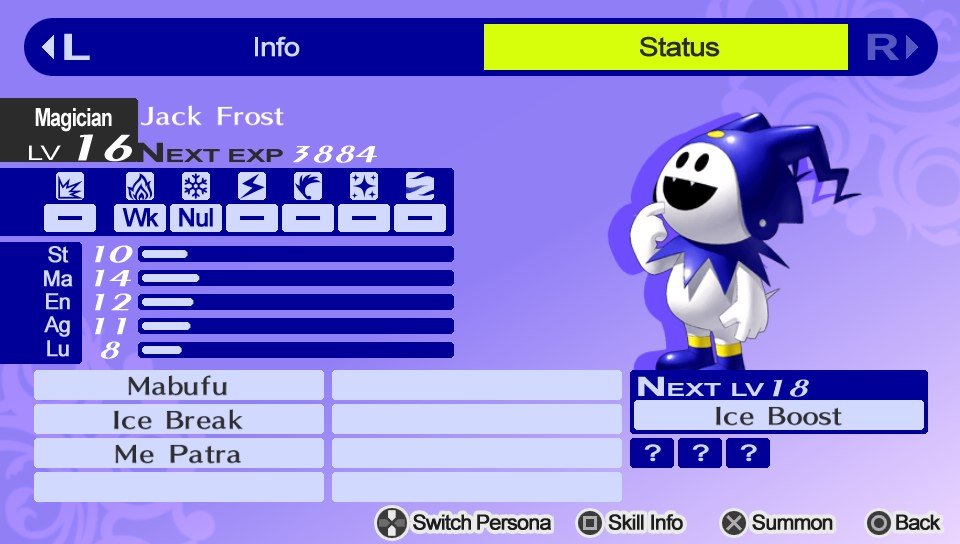Click the R arrow to go right

click(892, 47)
